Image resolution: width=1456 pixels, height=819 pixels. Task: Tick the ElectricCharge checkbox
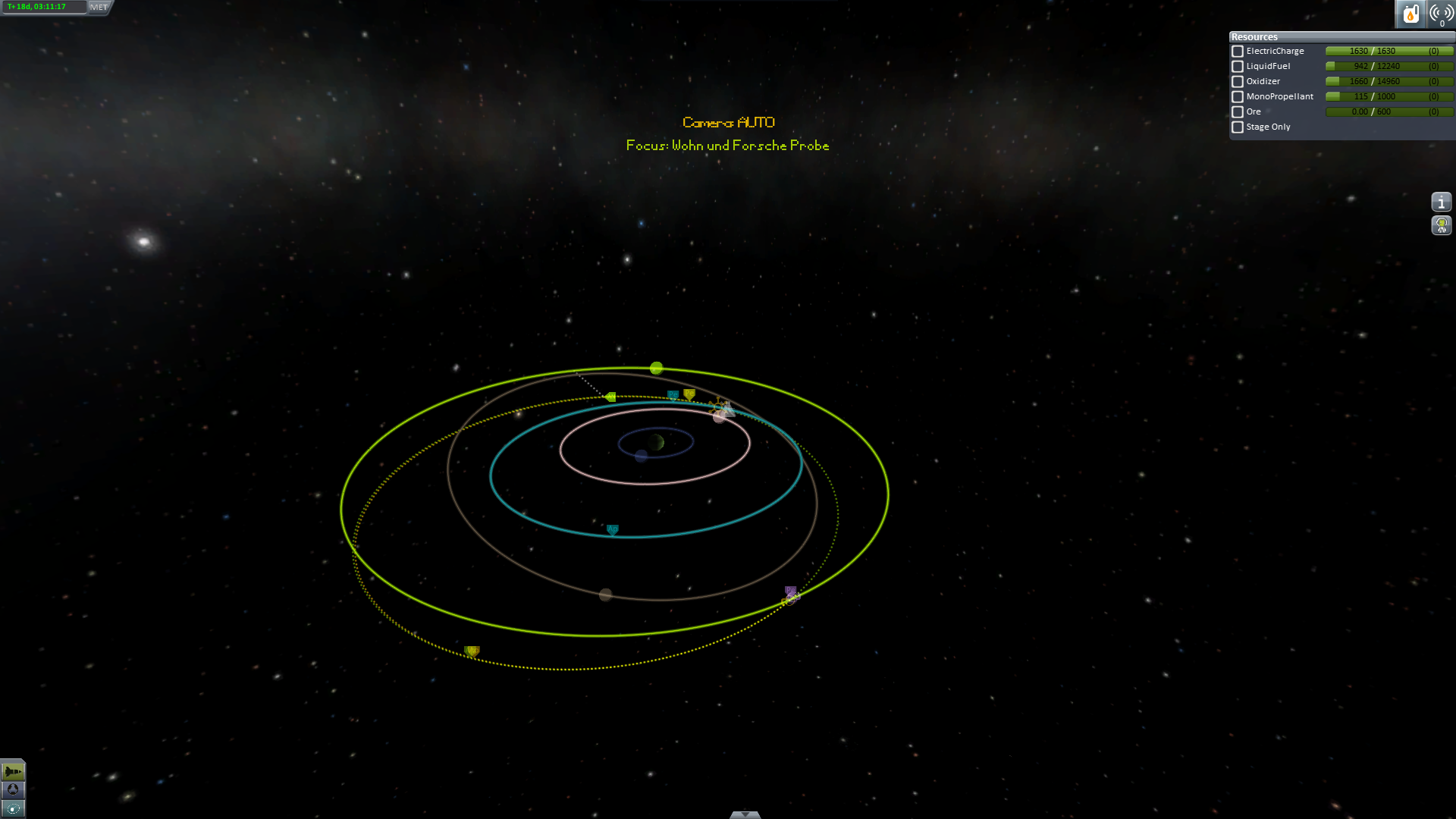(1238, 52)
